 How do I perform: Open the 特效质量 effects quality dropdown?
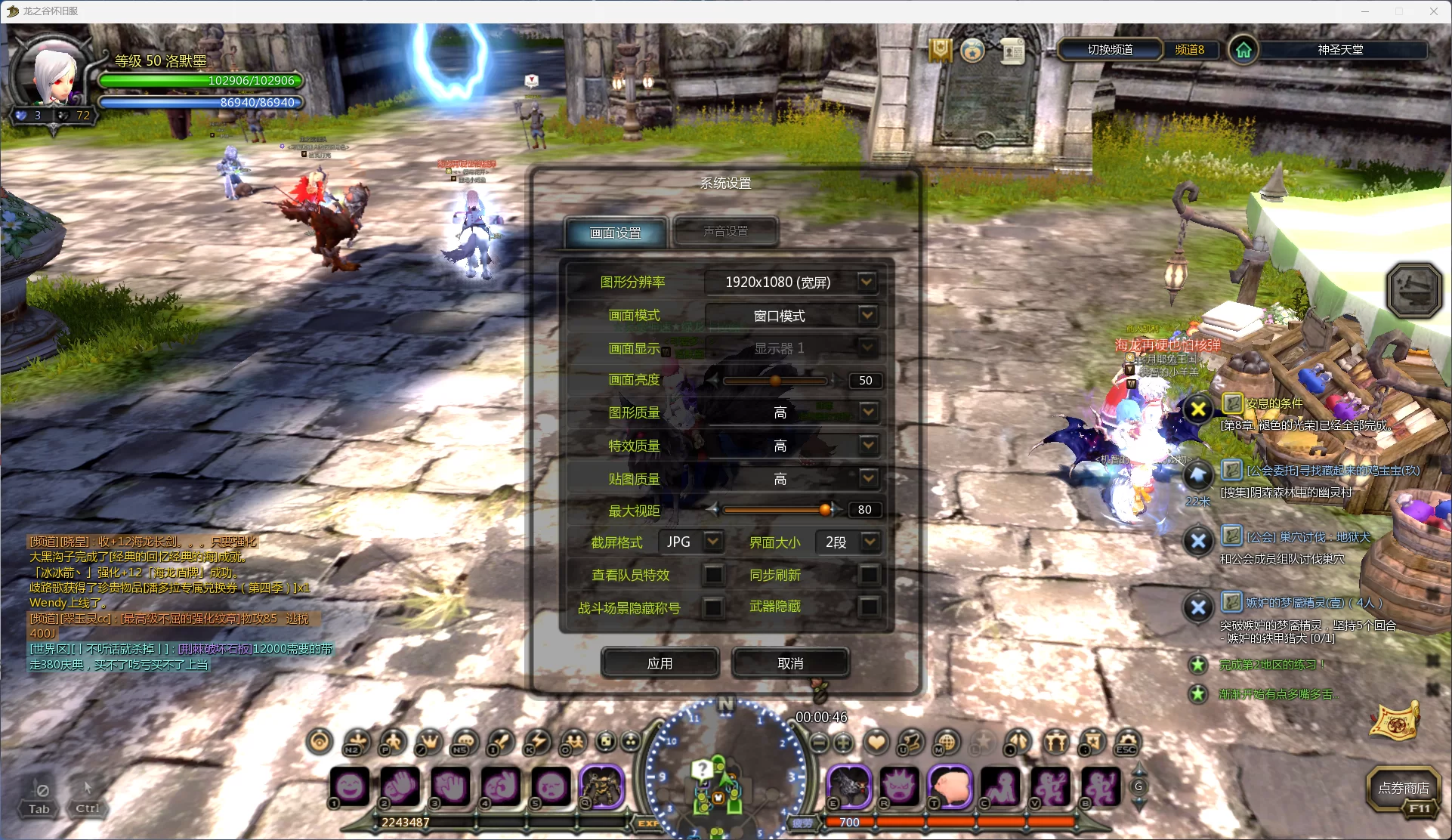pos(868,445)
